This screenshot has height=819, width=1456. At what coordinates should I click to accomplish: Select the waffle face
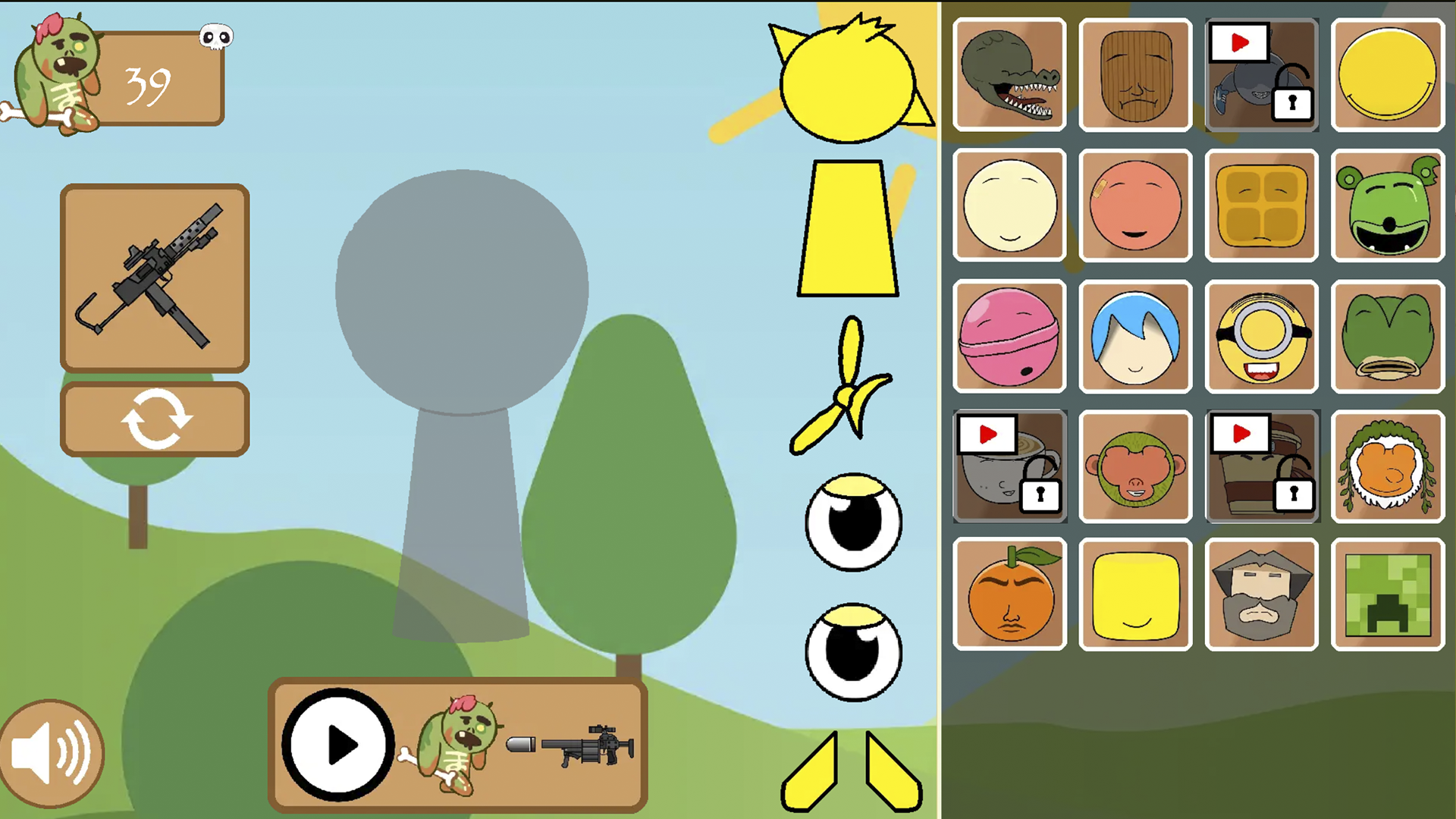tap(1261, 206)
